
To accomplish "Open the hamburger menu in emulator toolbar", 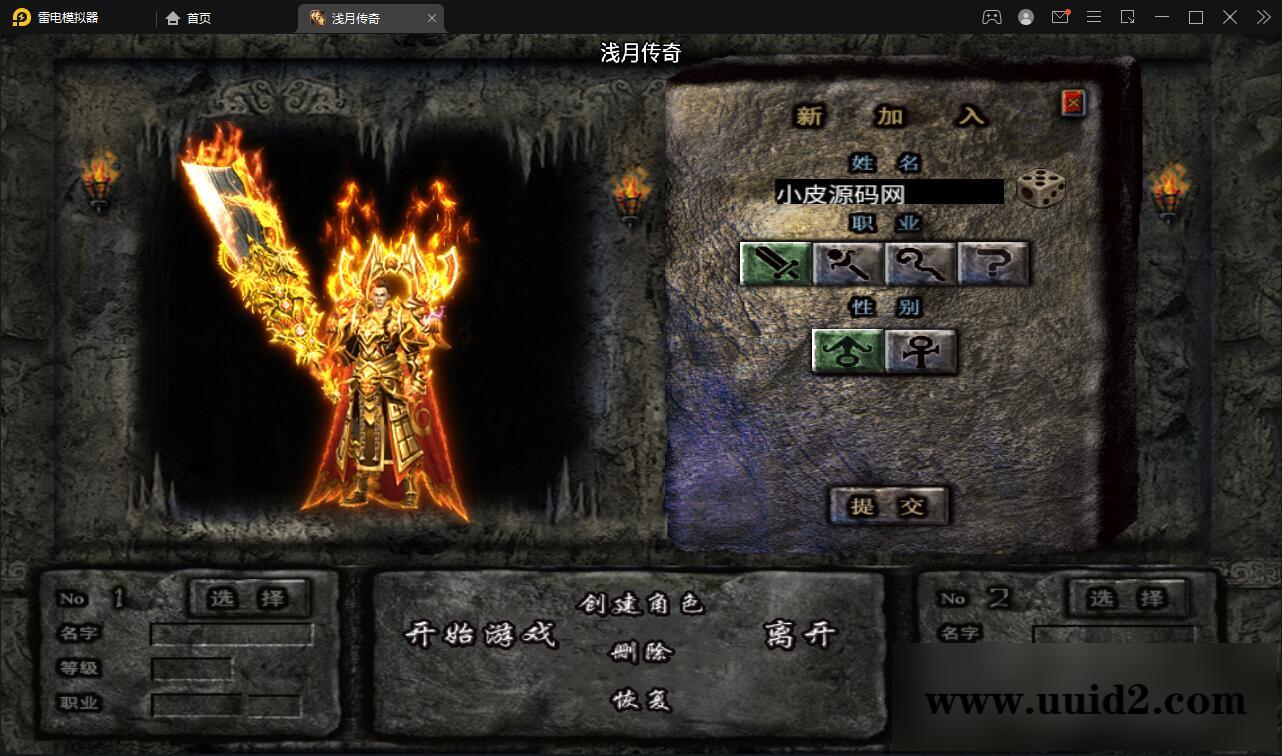I will pyautogui.click(x=1093, y=17).
